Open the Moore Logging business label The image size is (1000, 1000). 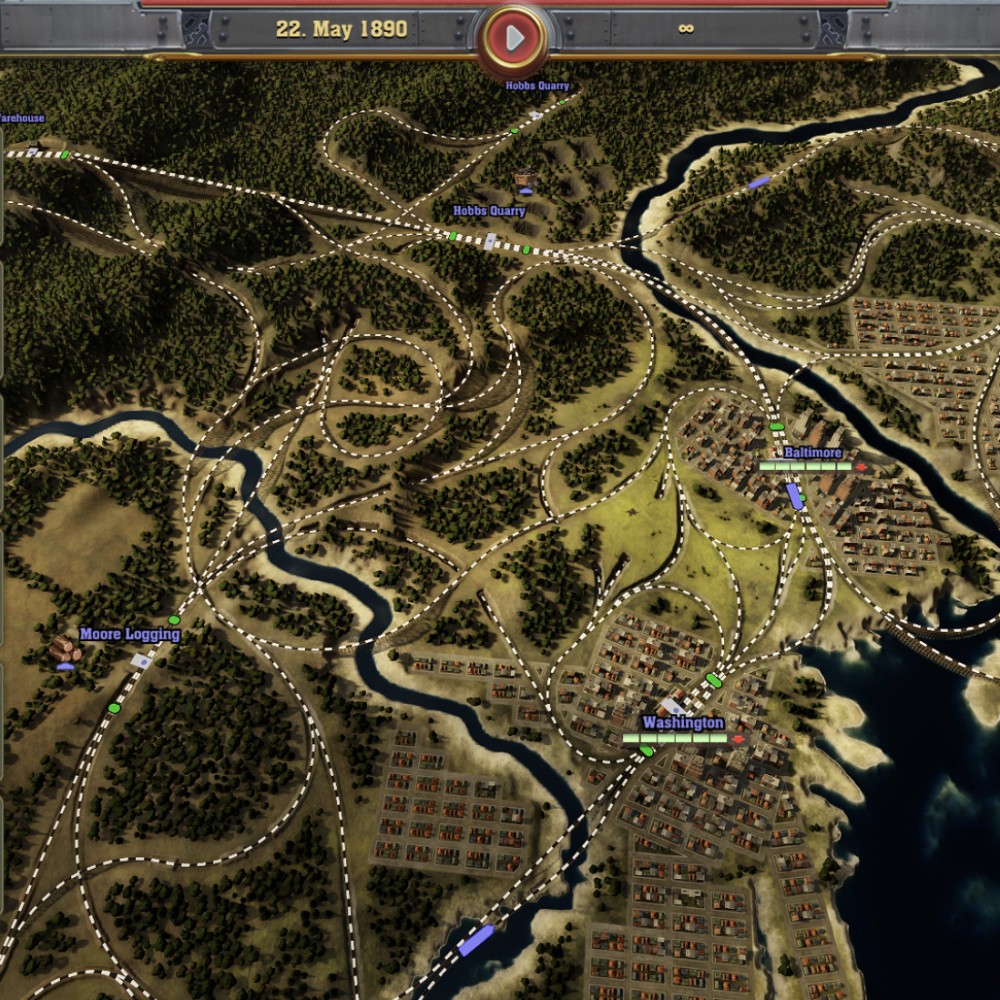[130, 634]
